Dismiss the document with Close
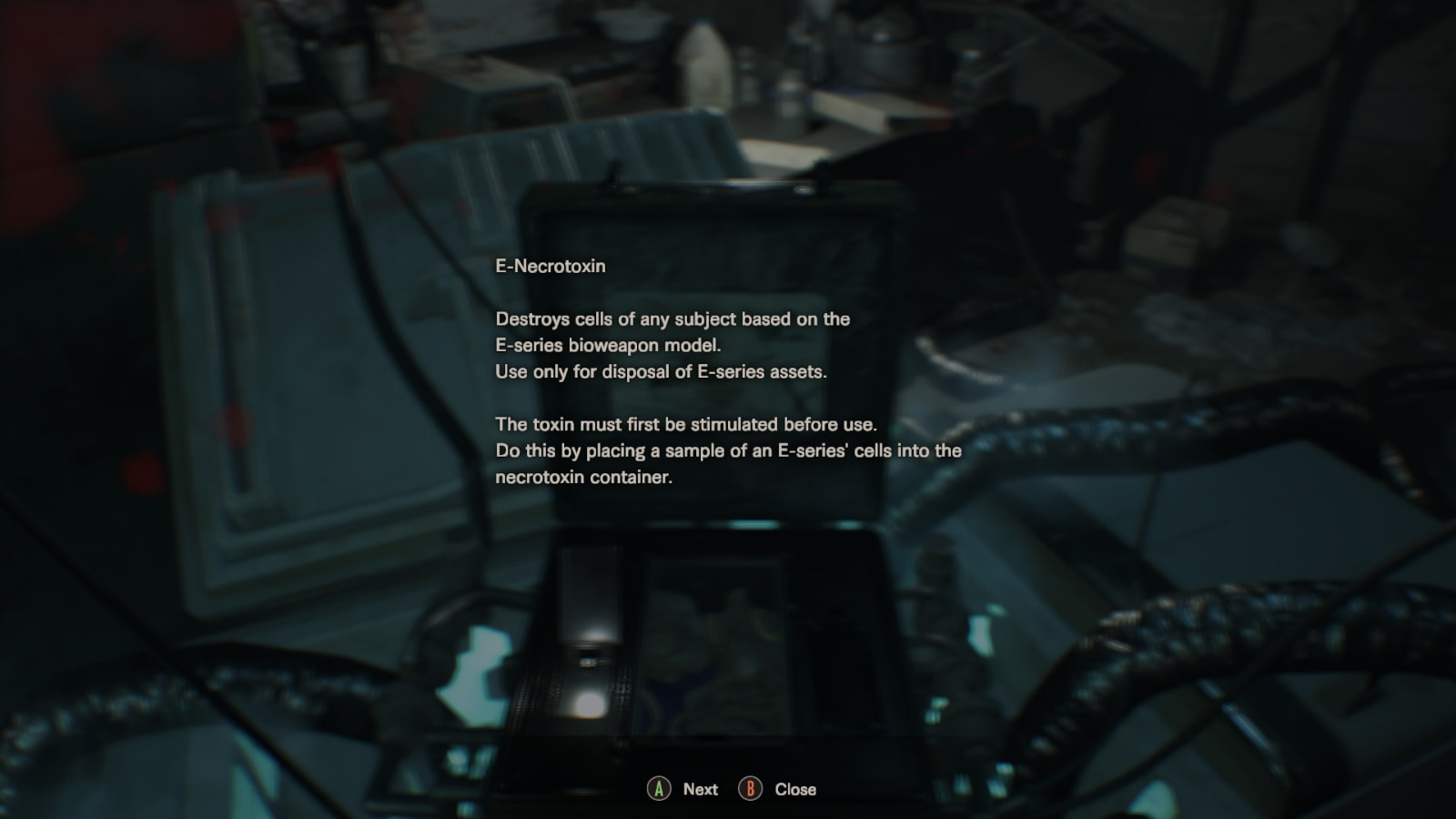Screen dimensions: 1456x819 [795, 789]
